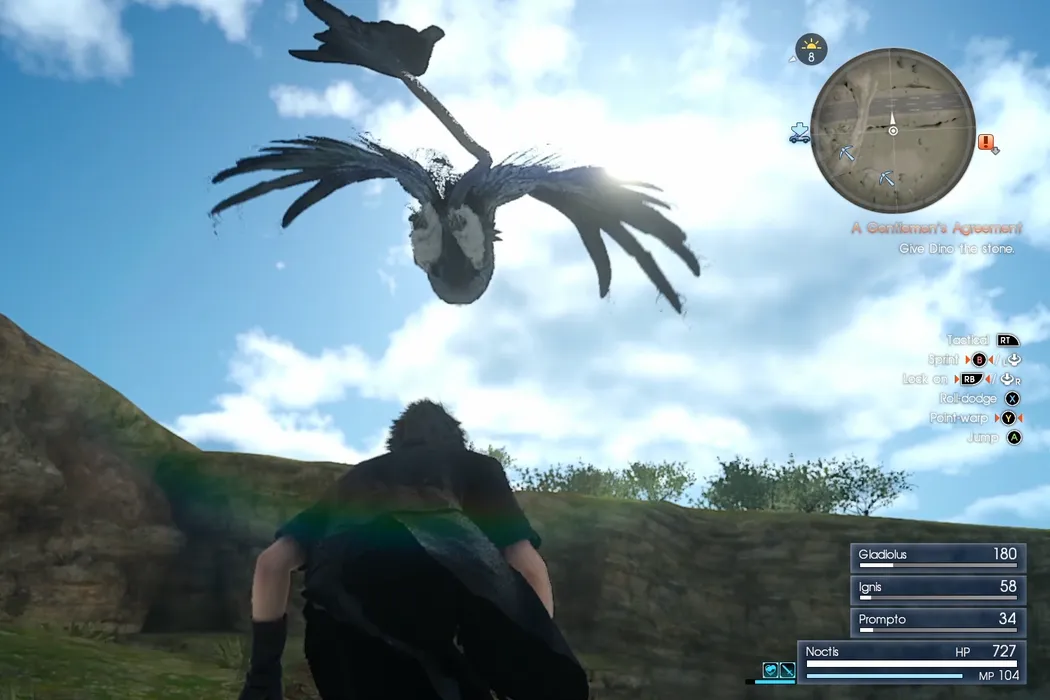
Task: Select the sun time-of-day icon
Action: (x=811, y=49)
